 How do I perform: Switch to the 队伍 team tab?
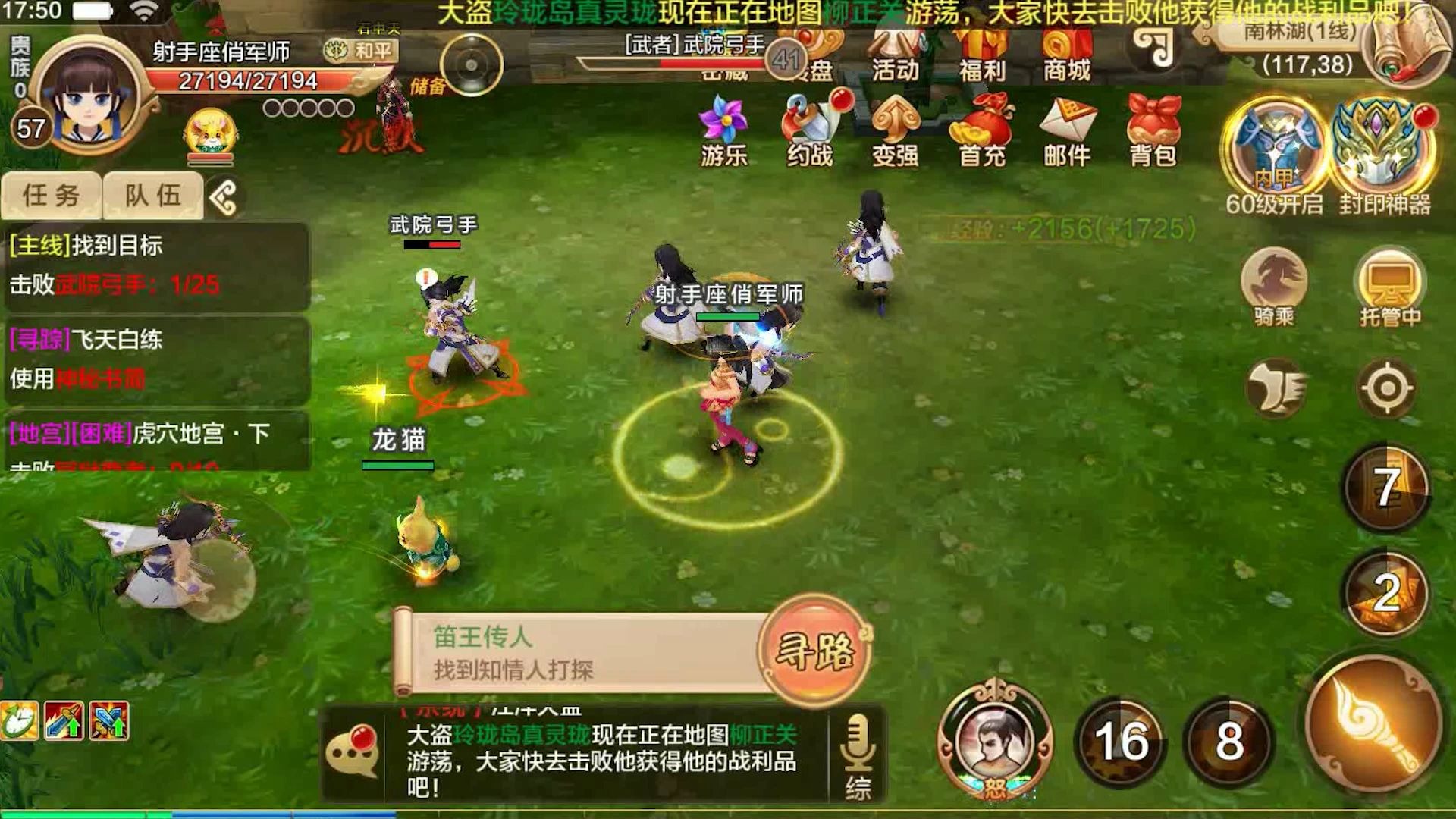(x=152, y=196)
